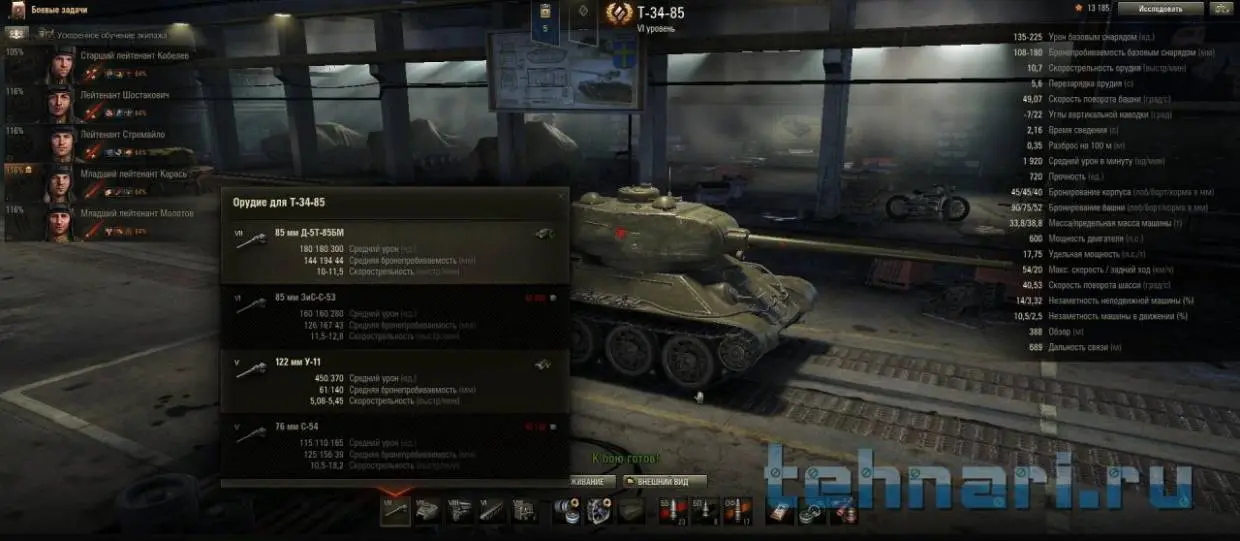Close the Орудие для Т-34-85 popup
Viewport: 1240px width, 541px height.
tap(560, 196)
